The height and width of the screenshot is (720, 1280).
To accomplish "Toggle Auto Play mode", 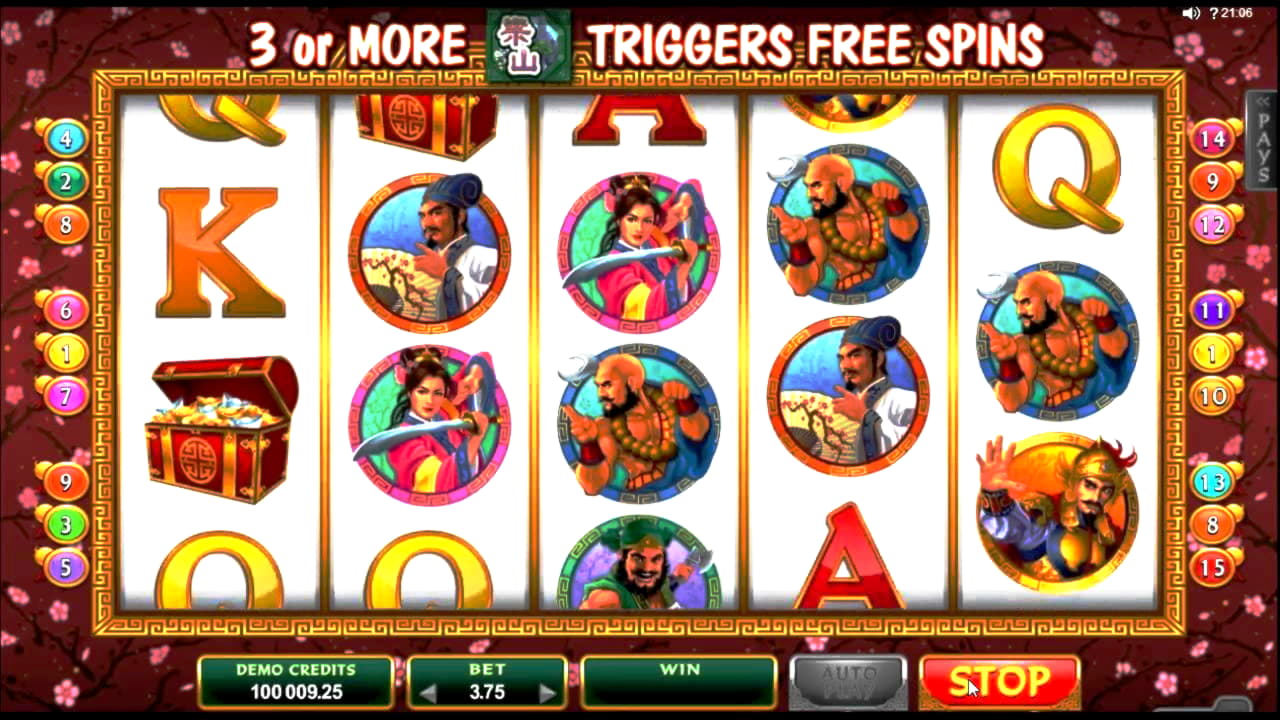I will [848, 682].
